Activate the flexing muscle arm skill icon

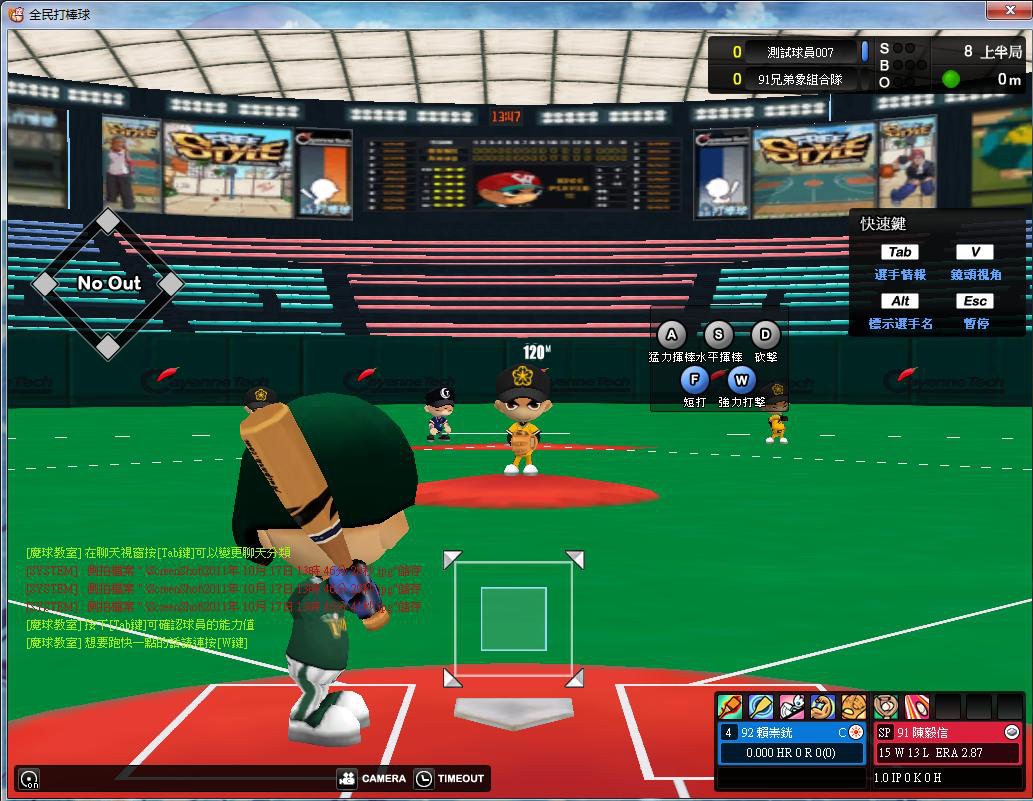point(823,707)
